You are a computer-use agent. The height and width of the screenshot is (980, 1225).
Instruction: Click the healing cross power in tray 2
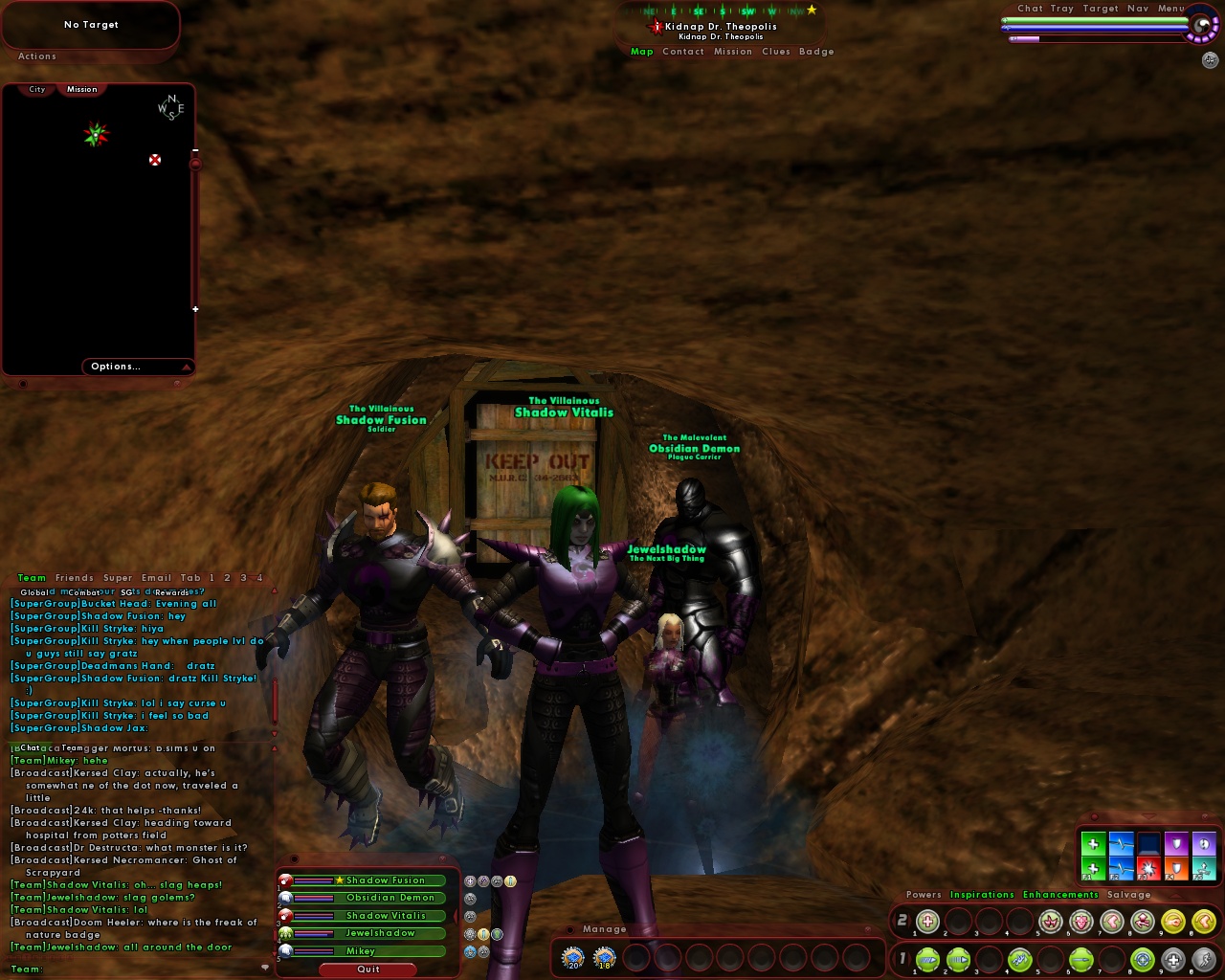(928, 922)
